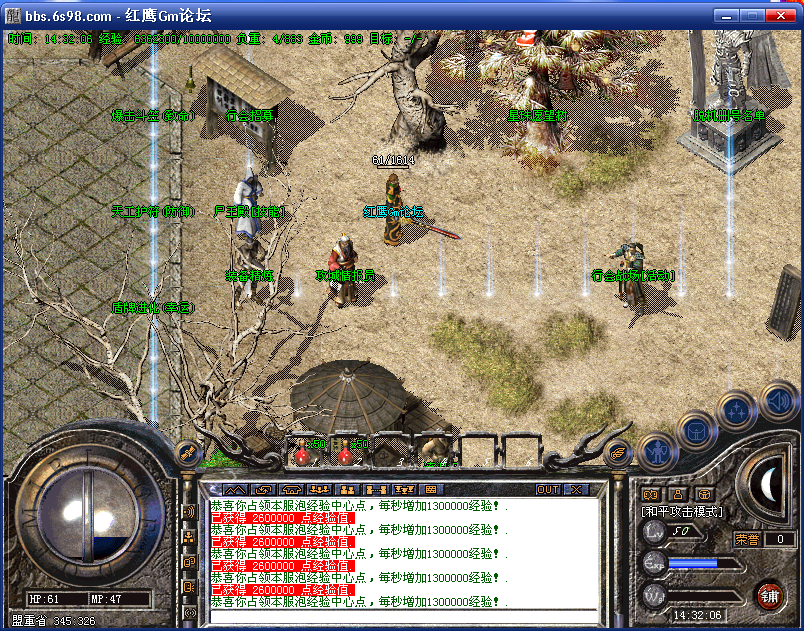The height and width of the screenshot is (631, 804).
Task: Click the person icon above attack mode
Action: (x=677, y=493)
